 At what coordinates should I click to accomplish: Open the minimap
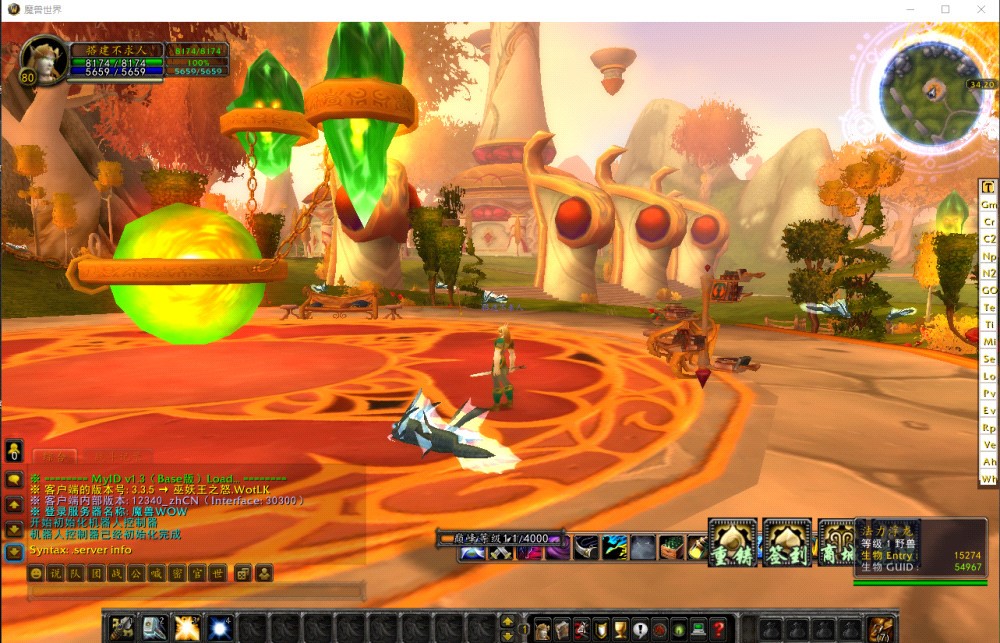click(931, 92)
